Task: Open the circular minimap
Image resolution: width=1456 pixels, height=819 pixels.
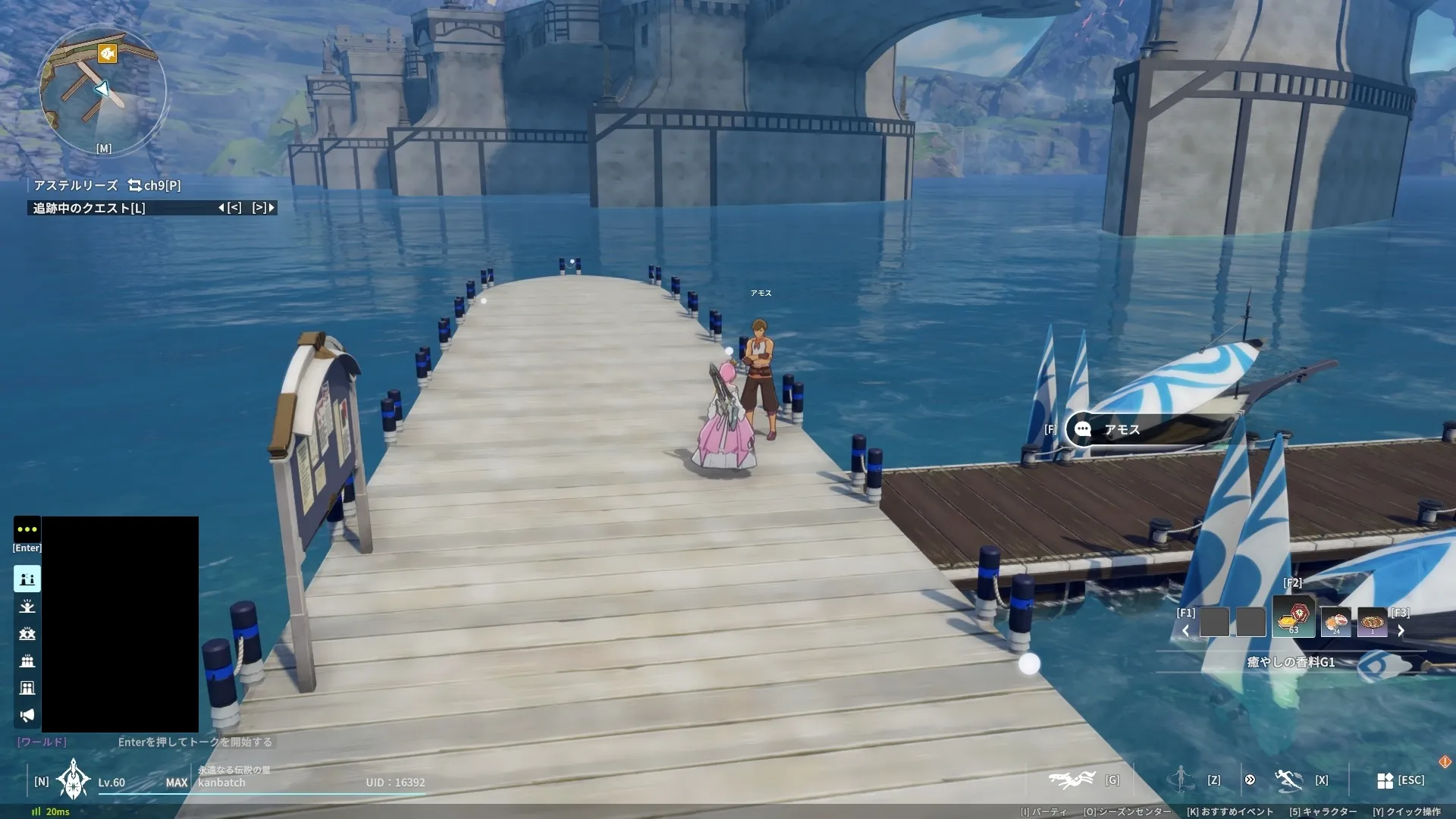Action: [102, 91]
